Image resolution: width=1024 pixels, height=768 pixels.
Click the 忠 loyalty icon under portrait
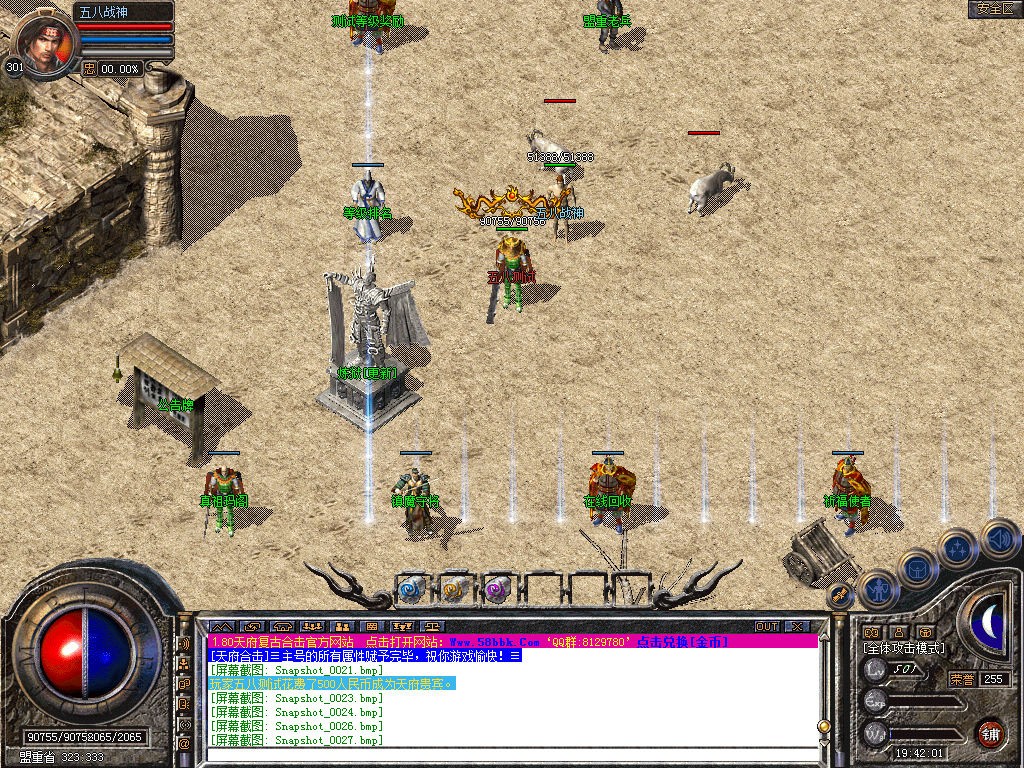[x=90, y=68]
